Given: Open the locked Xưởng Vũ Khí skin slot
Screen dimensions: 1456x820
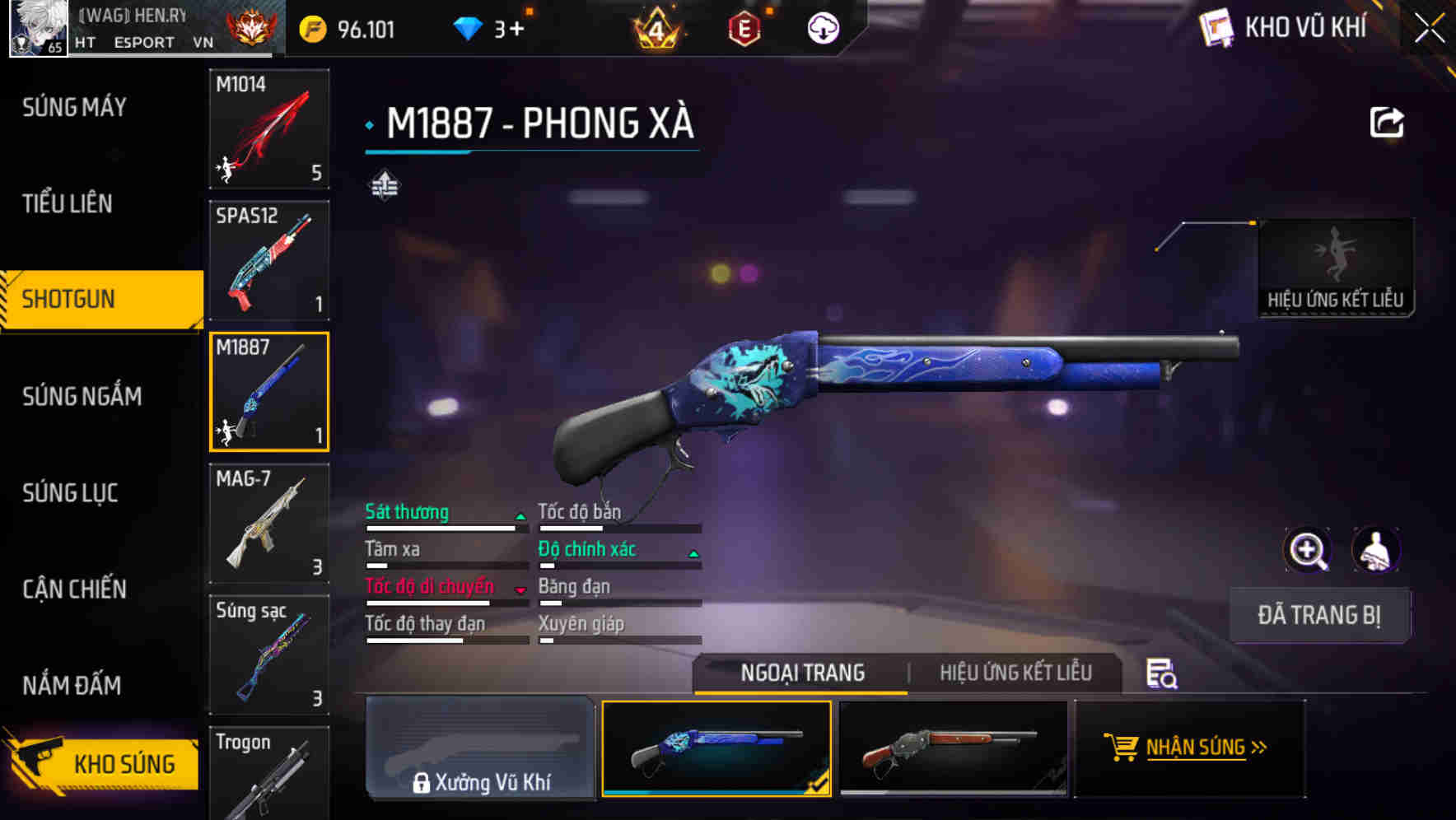Looking at the screenshot, I should [480, 749].
